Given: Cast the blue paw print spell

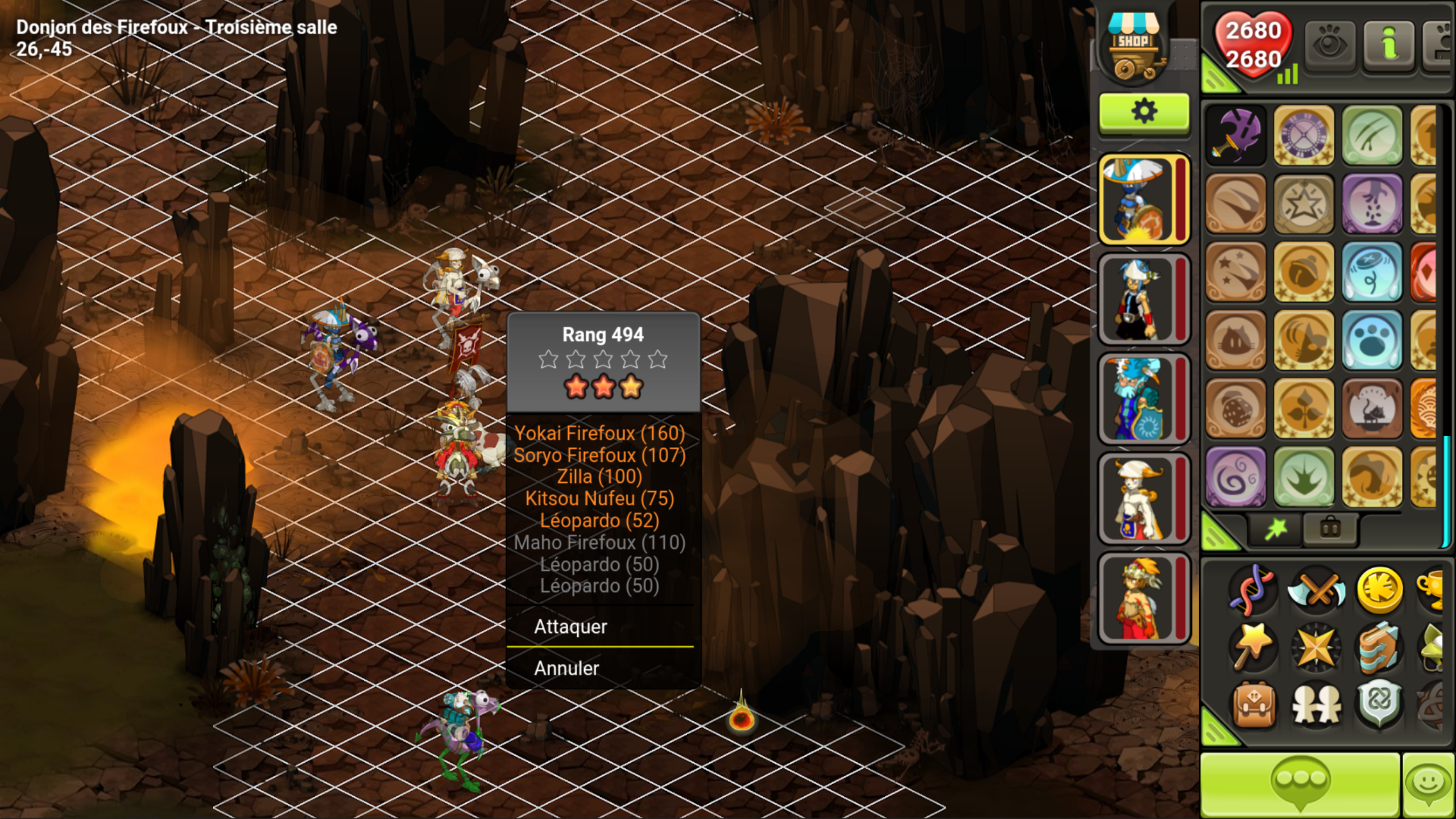Looking at the screenshot, I should tap(1372, 340).
